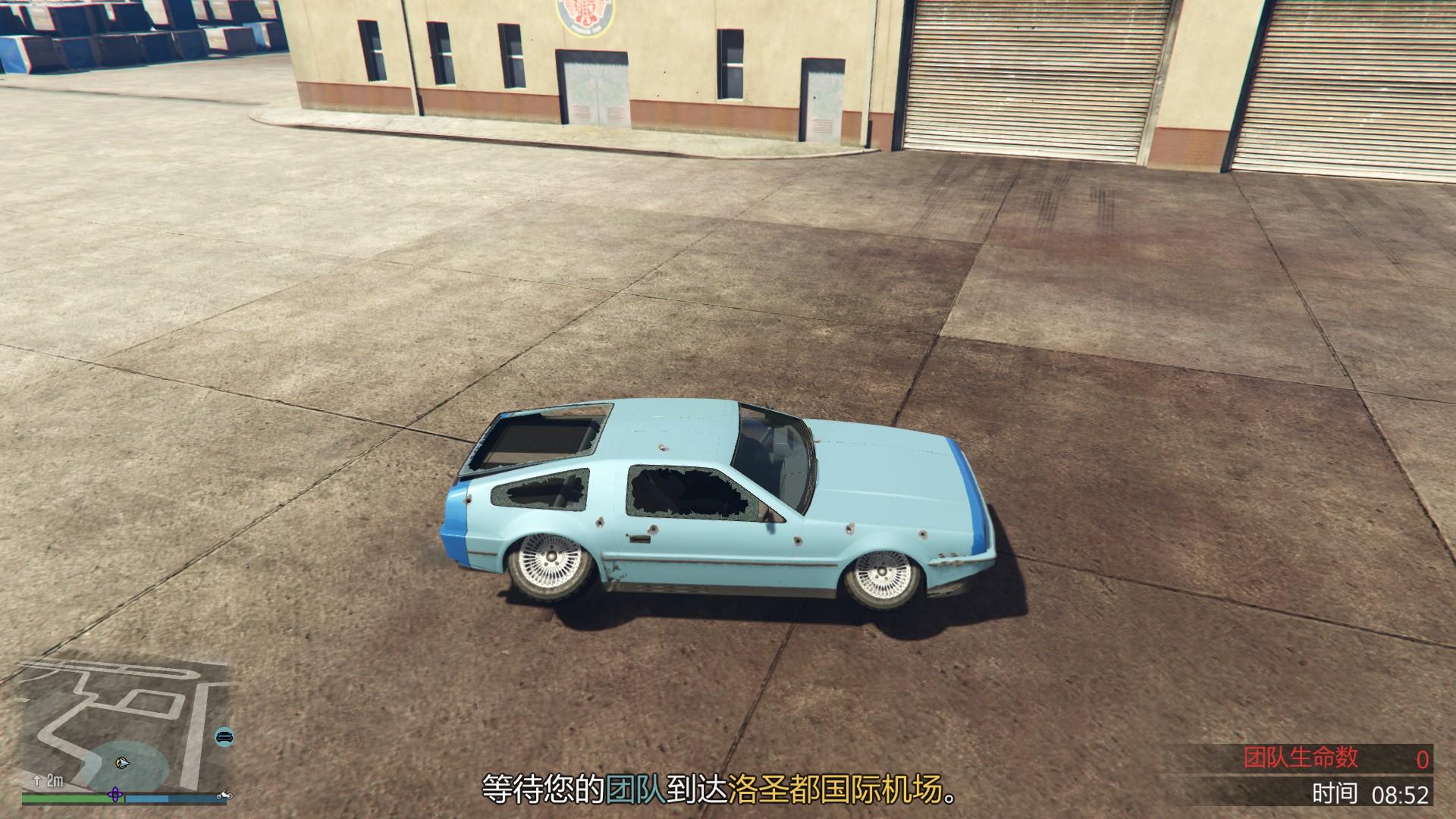Click the purple crosshair marker under the minimap

114,794
